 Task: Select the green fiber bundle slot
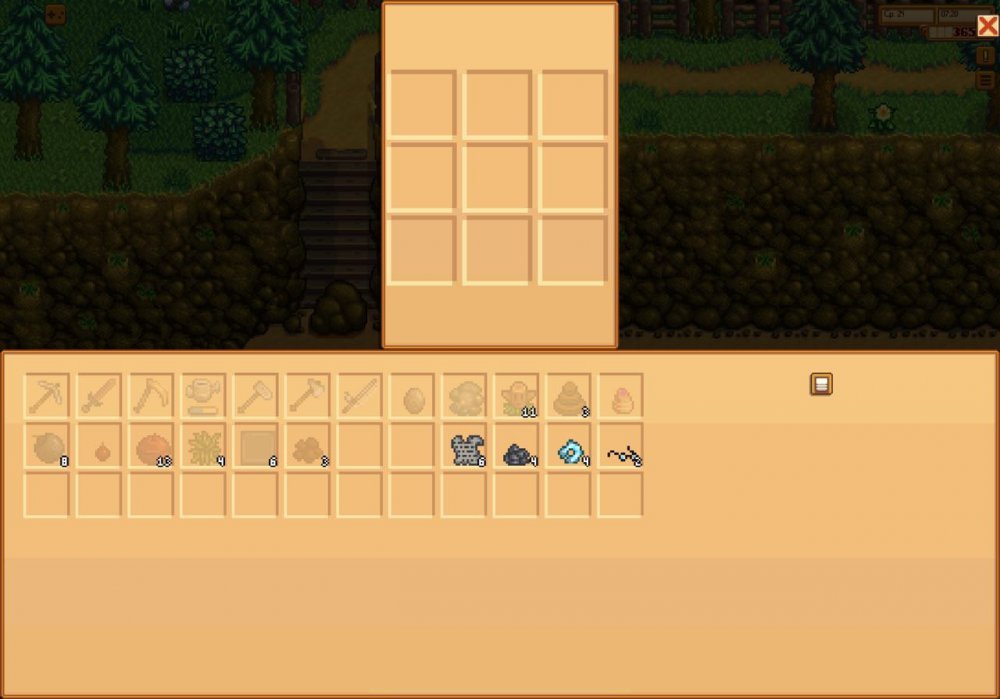pyautogui.click(x=203, y=449)
